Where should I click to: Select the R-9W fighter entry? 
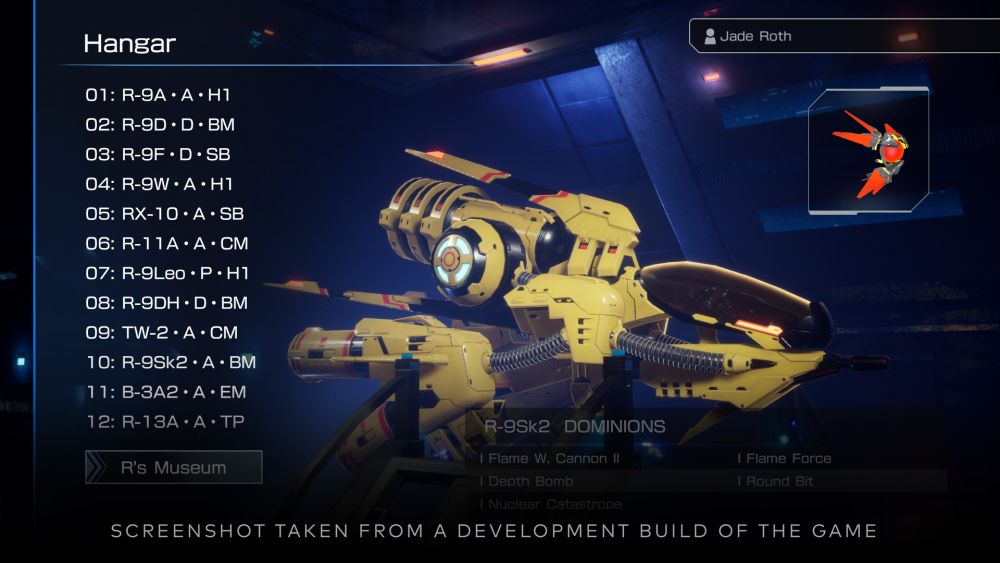(x=159, y=184)
